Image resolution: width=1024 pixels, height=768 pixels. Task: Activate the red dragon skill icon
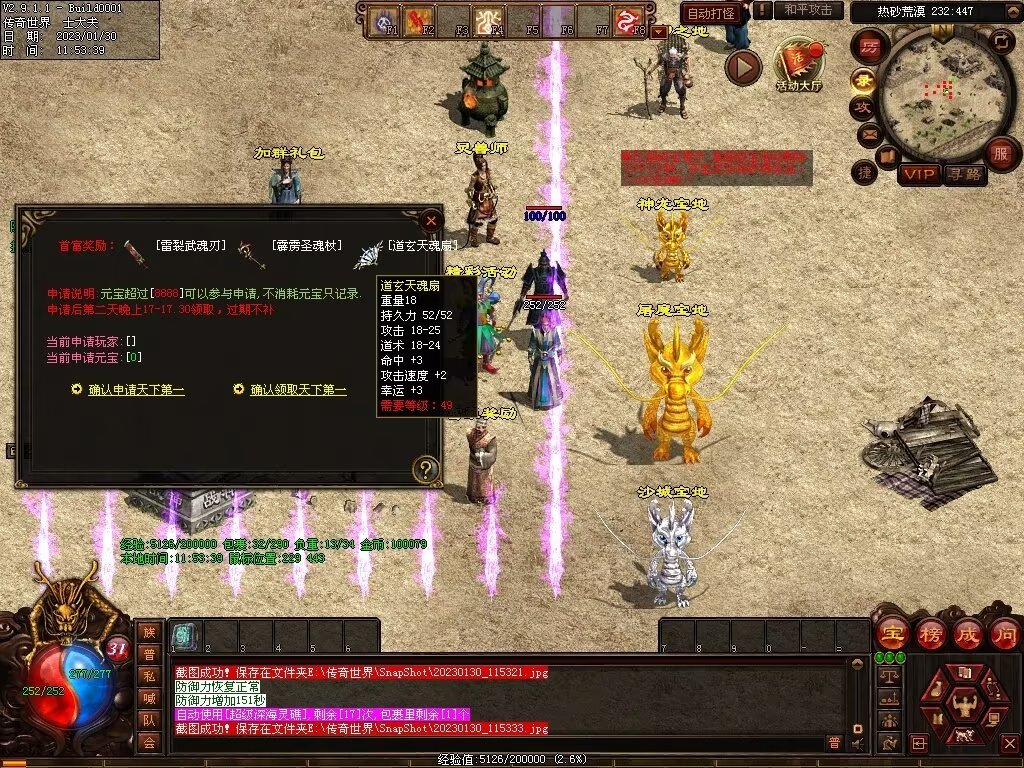point(629,20)
